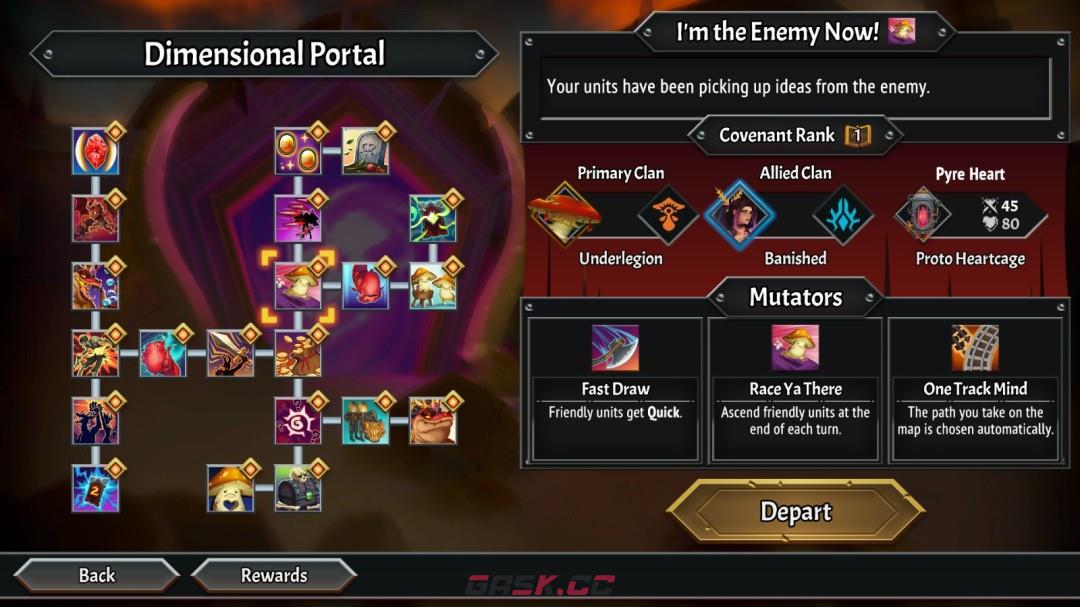Choose the highlighted mushroom challenge node

point(297,286)
